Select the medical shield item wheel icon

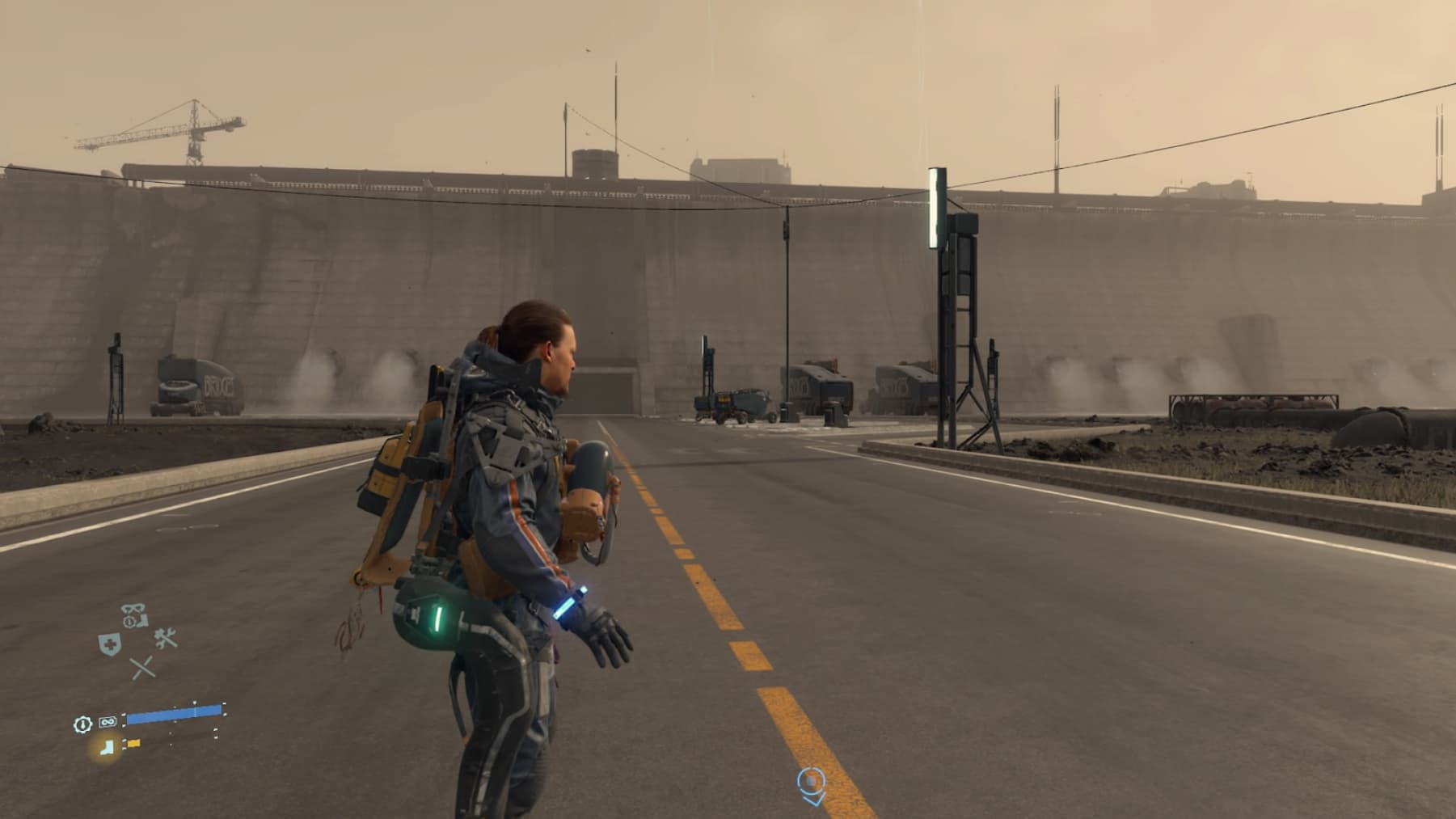pyautogui.click(x=109, y=644)
